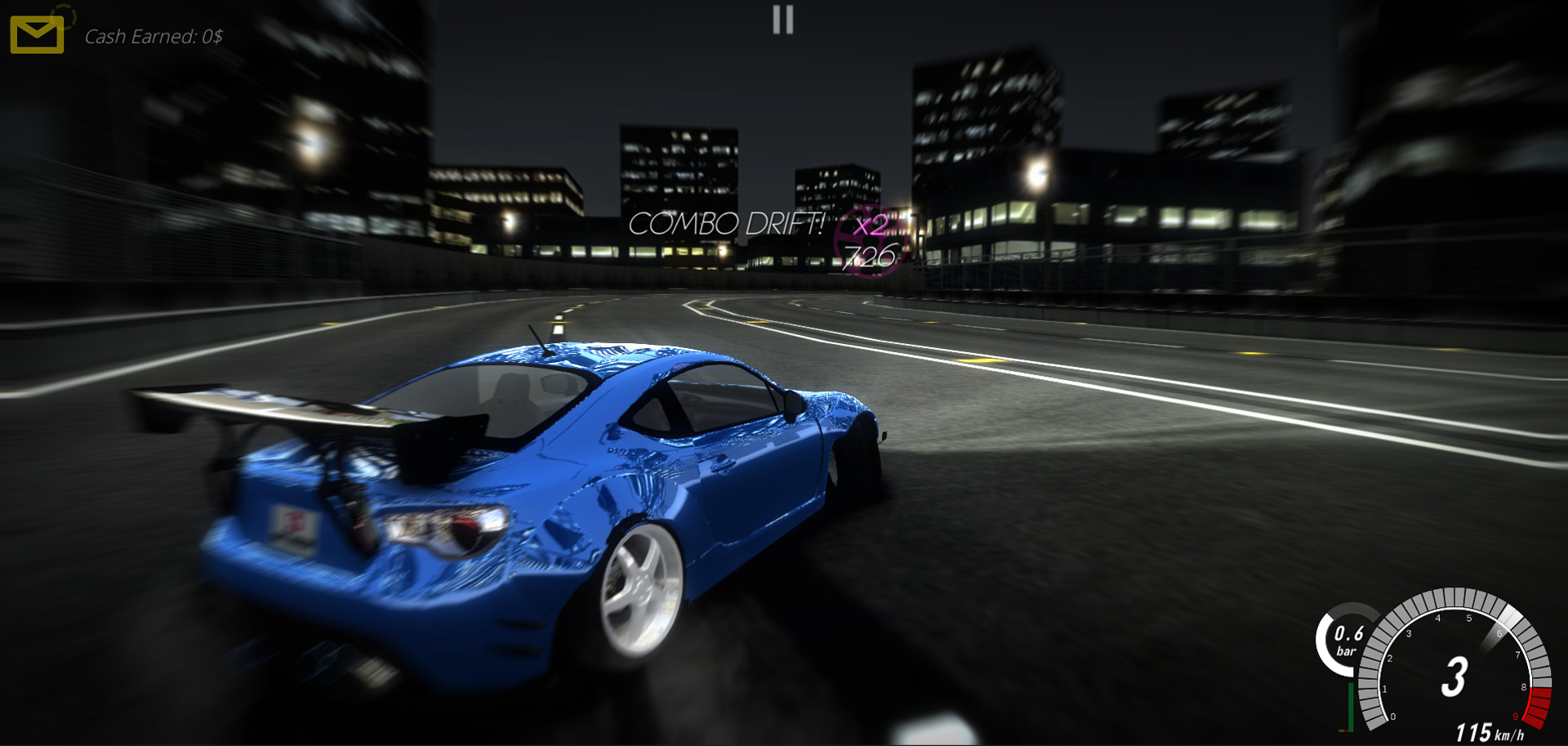This screenshot has width=1568, height=746.
Task: Click the 9 redline number on the dial
Action: click(1516, 717)
